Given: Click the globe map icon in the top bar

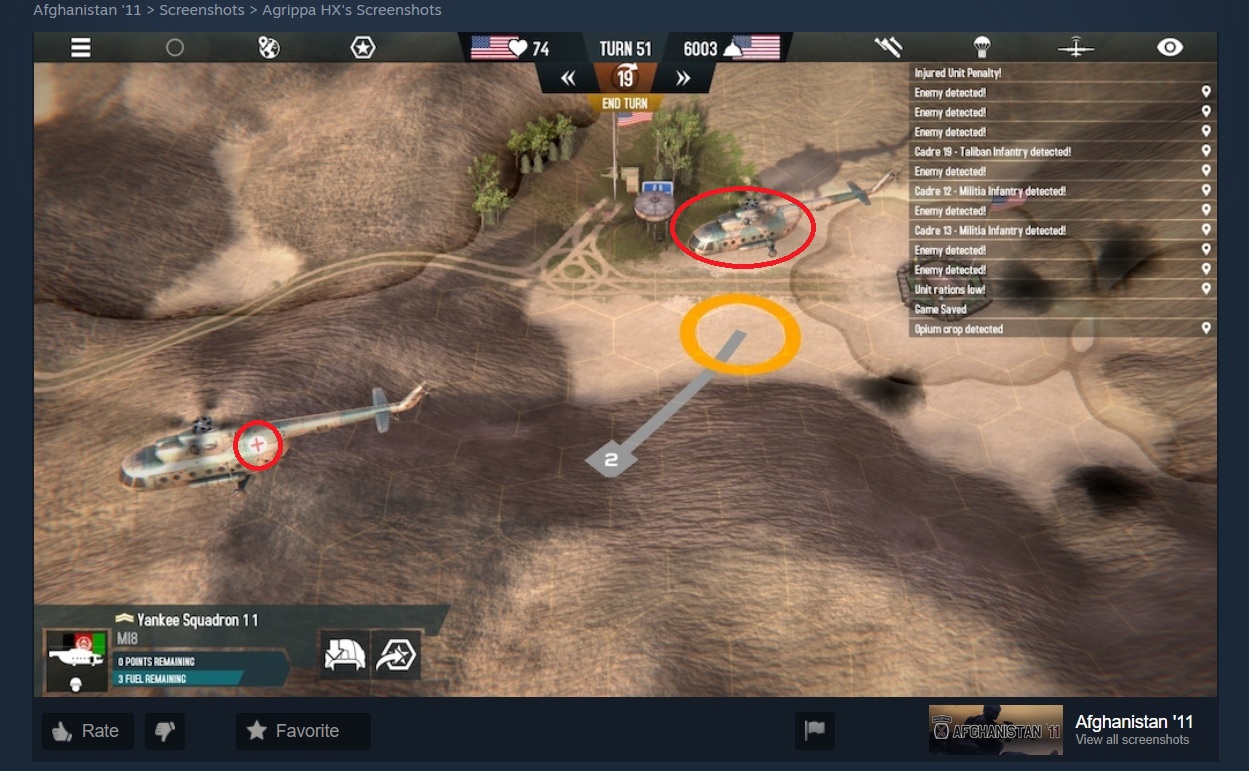Looking at the screenshot, I should pos(269,47).
